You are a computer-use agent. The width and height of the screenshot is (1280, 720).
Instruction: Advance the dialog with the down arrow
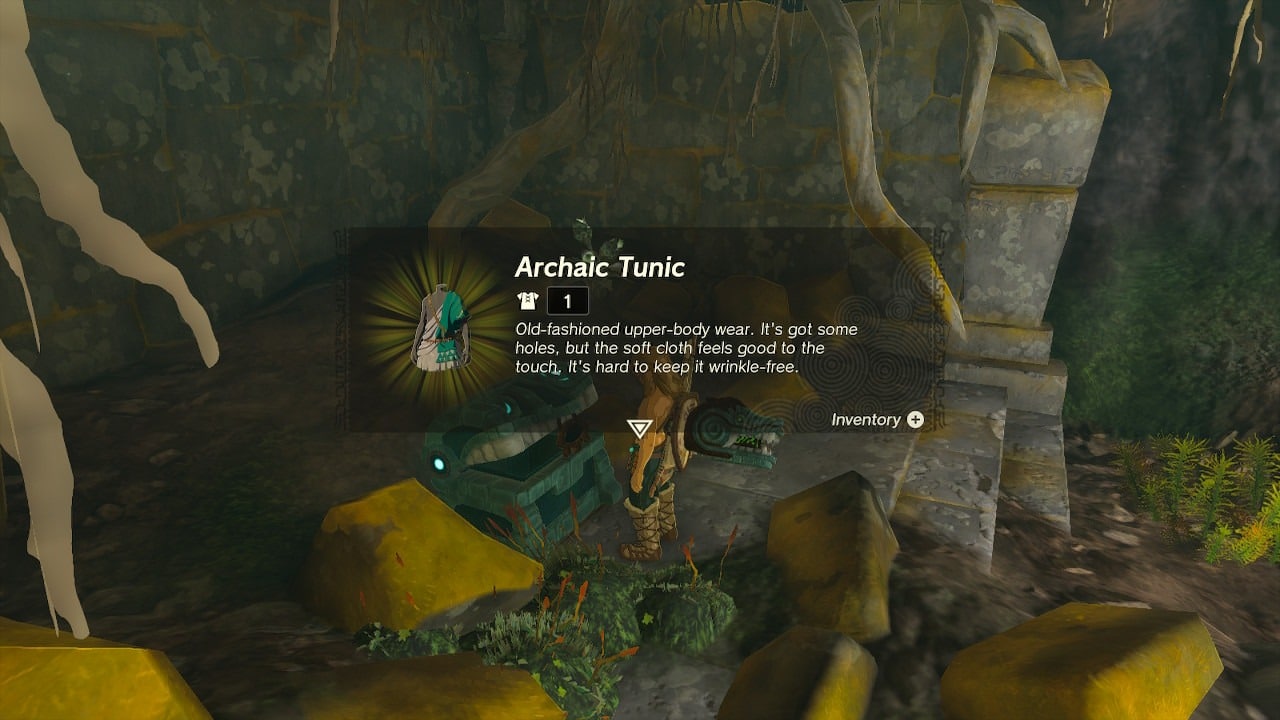click(639, 429)
